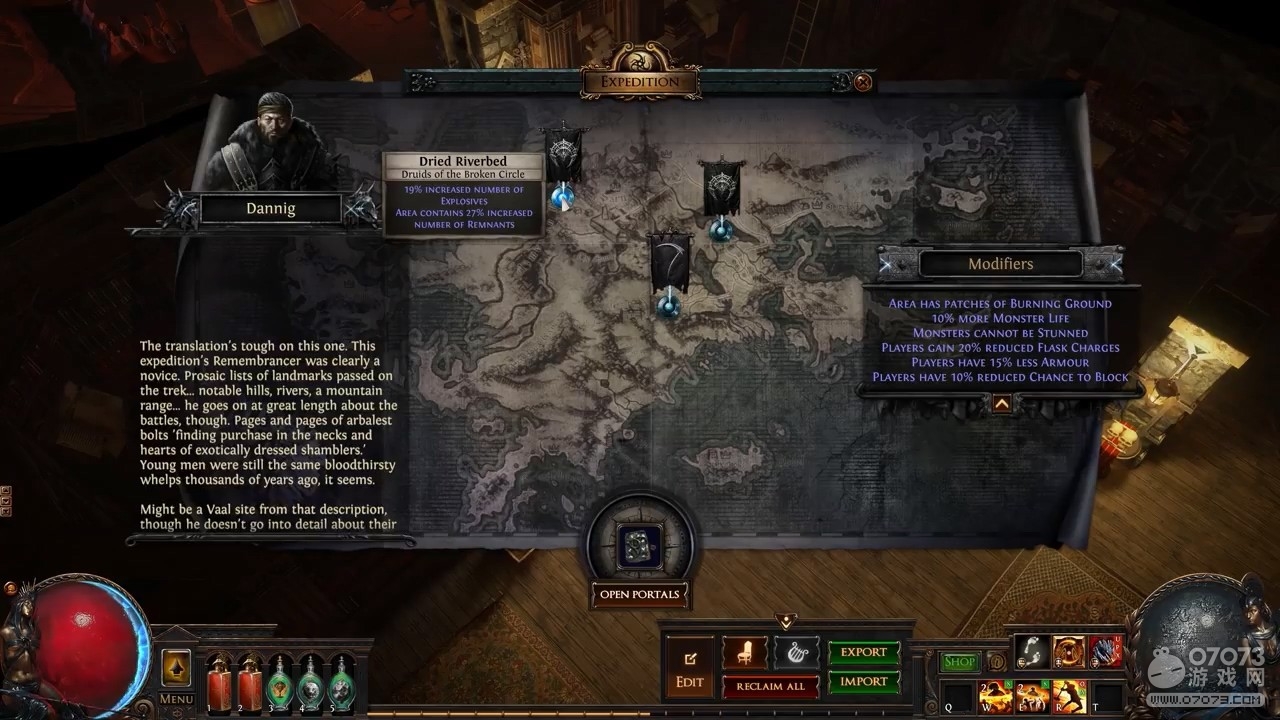The width and height of the screenshot is (1280, 720).
Task: Open the harp hideout music button
Action: click(x=795, y=653)
